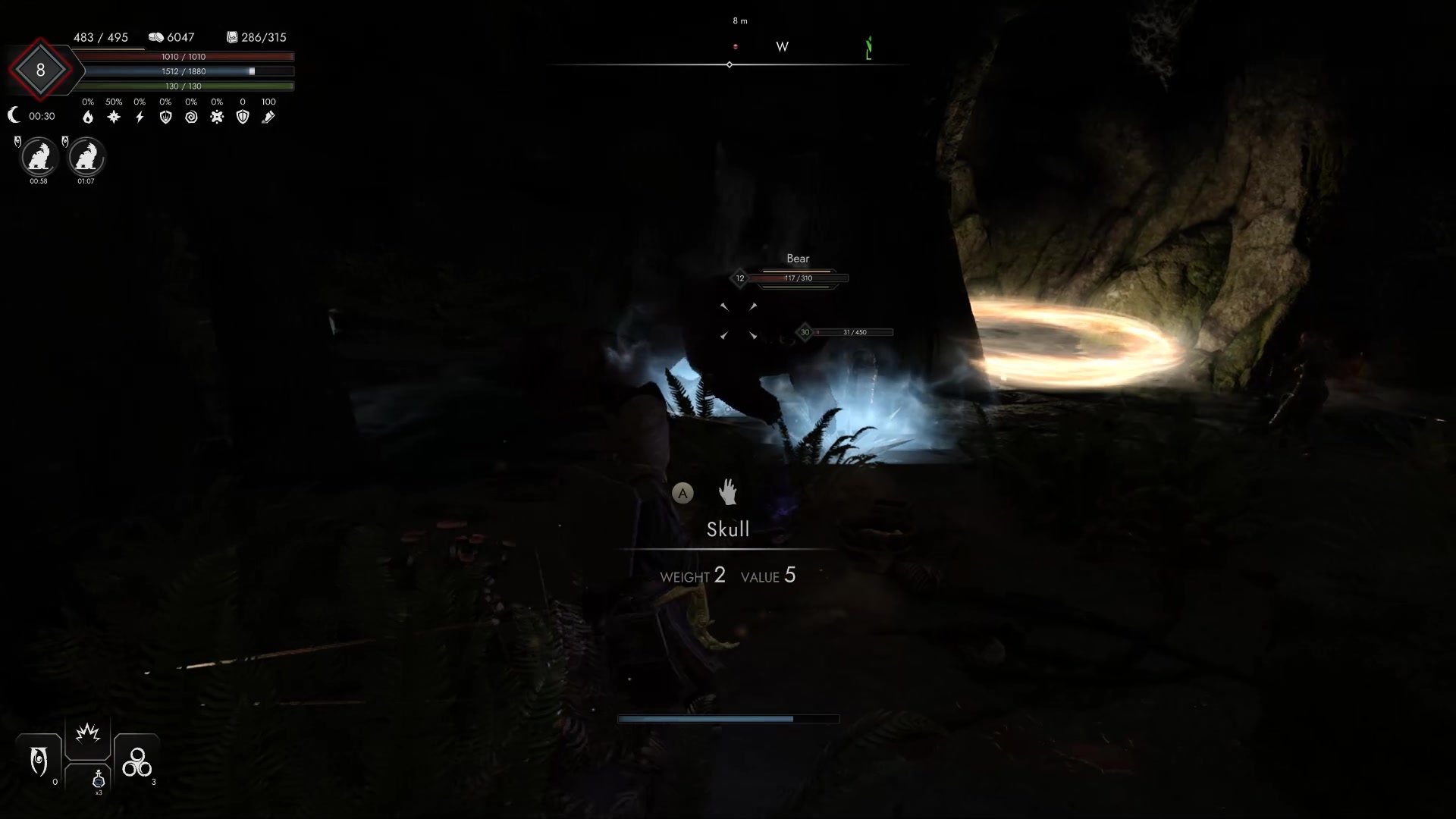1456x819 pixels.
Task: Click the poison swirl resistance icon
Action: point(192,117)
